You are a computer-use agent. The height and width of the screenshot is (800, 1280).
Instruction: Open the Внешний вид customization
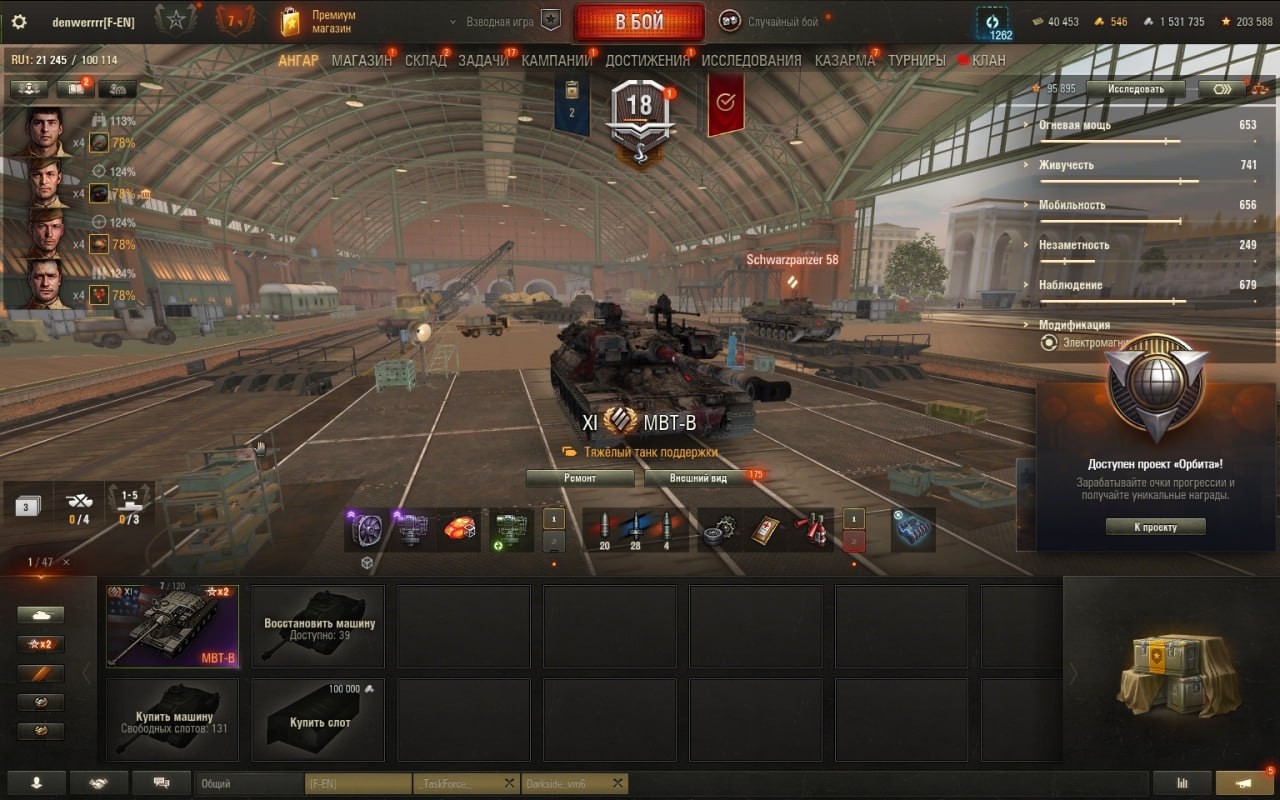[x=699, y=478]
